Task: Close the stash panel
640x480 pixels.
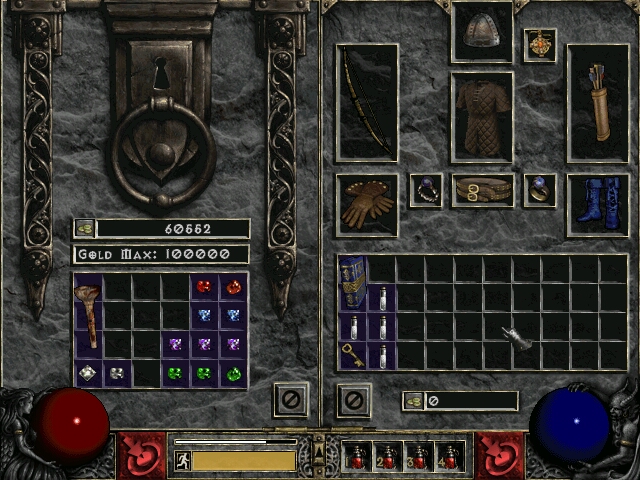Action: (x=291, y=400)
